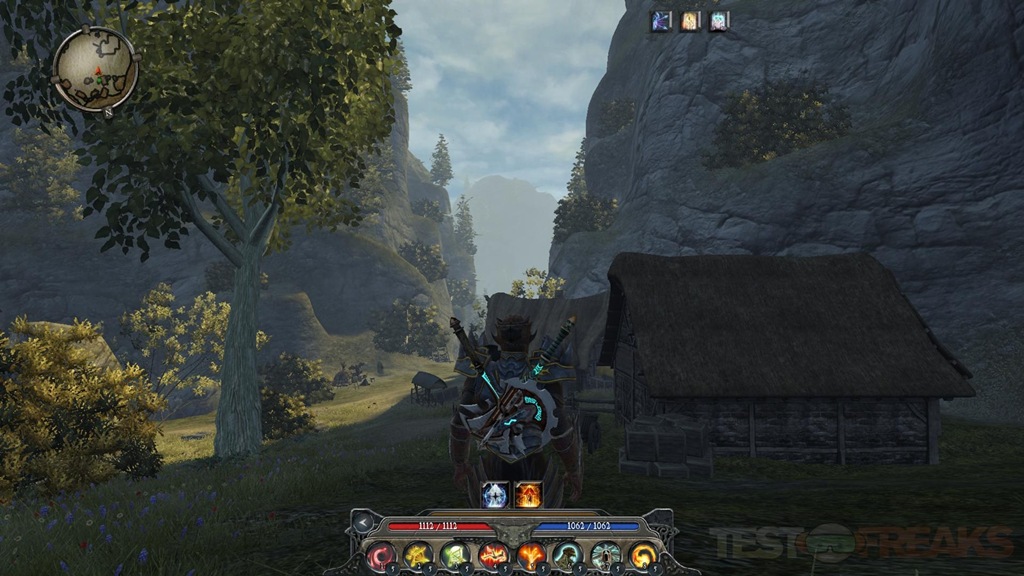Select the blue crystal buff icon above hotbar
The width and height of the screenshot is (1024, 576).
point(495,494)
